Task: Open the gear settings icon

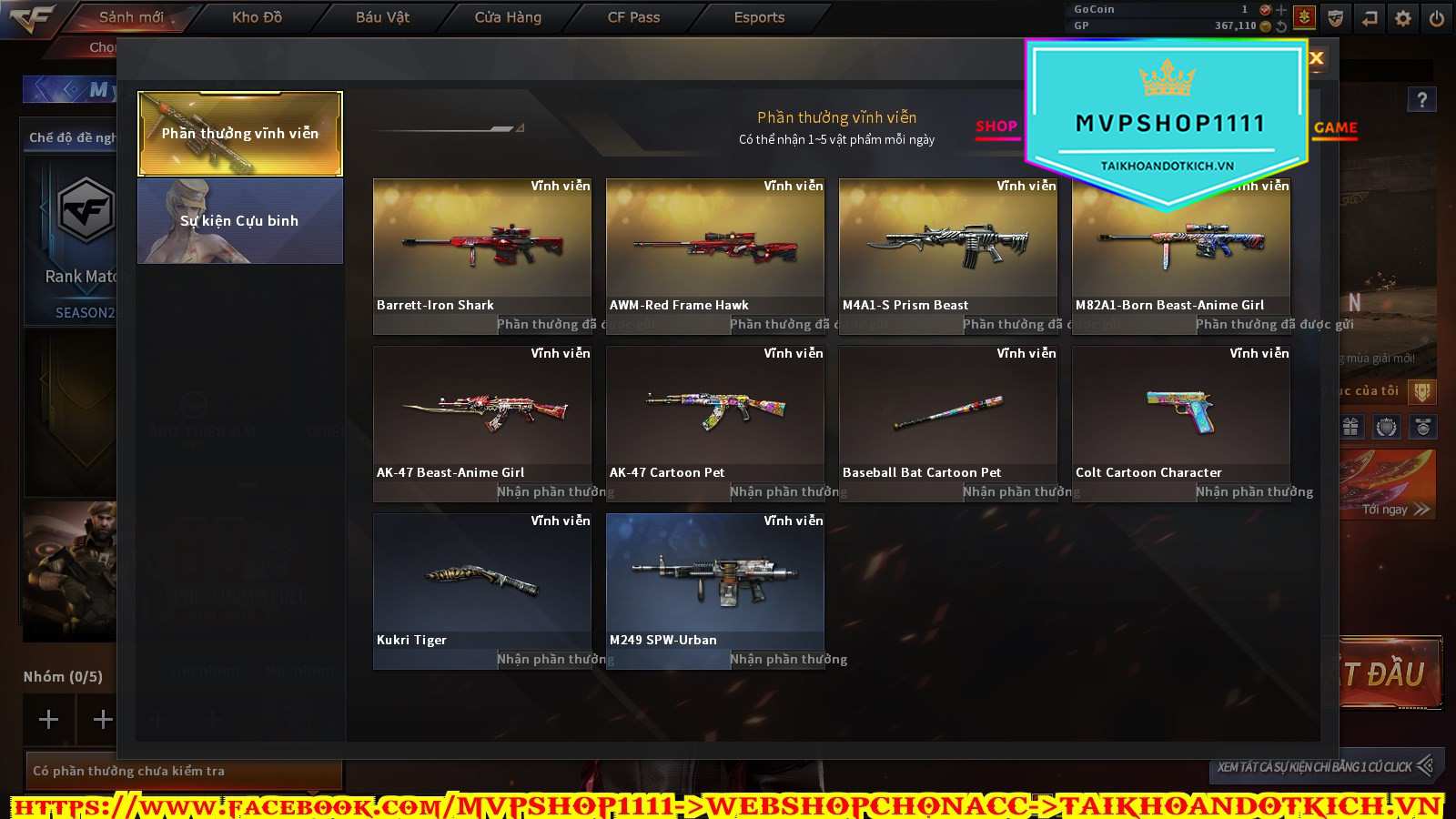Action: pyautogui.click(x=1403, y=18)
